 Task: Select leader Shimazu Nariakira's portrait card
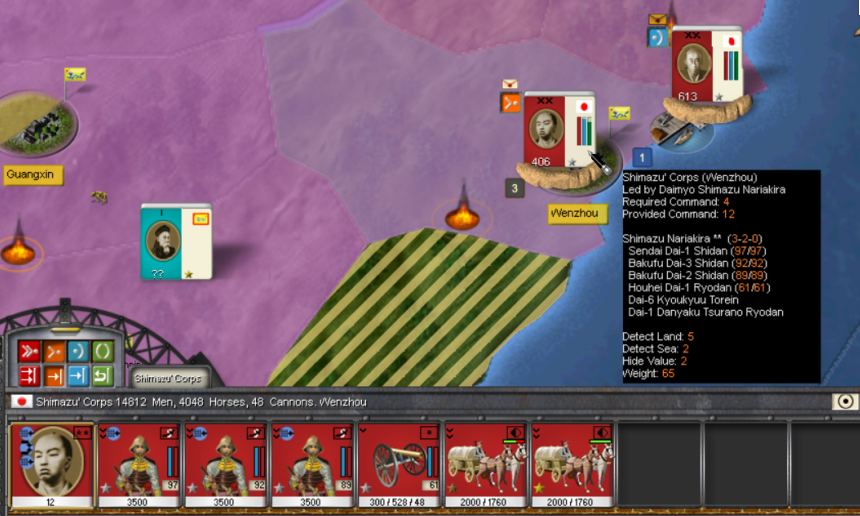[52, 465]
